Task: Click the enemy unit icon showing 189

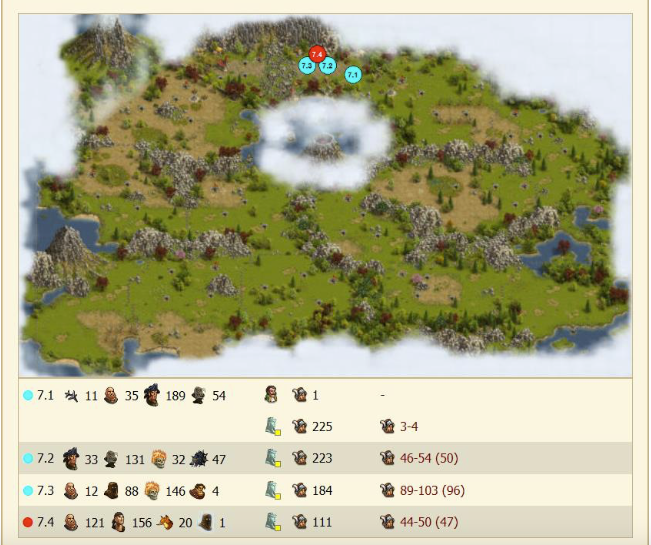Action: coord(151,395)
